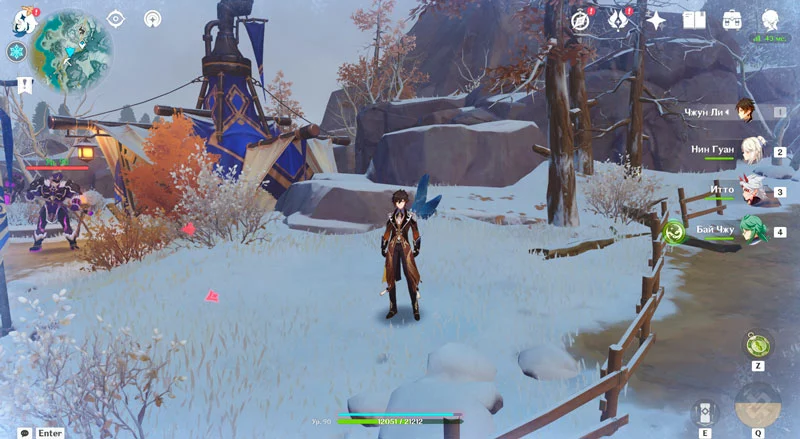The height and width of the screenshot is (439, 800).
Task: Select party member Чжун Ли
Action: (745, 112)
